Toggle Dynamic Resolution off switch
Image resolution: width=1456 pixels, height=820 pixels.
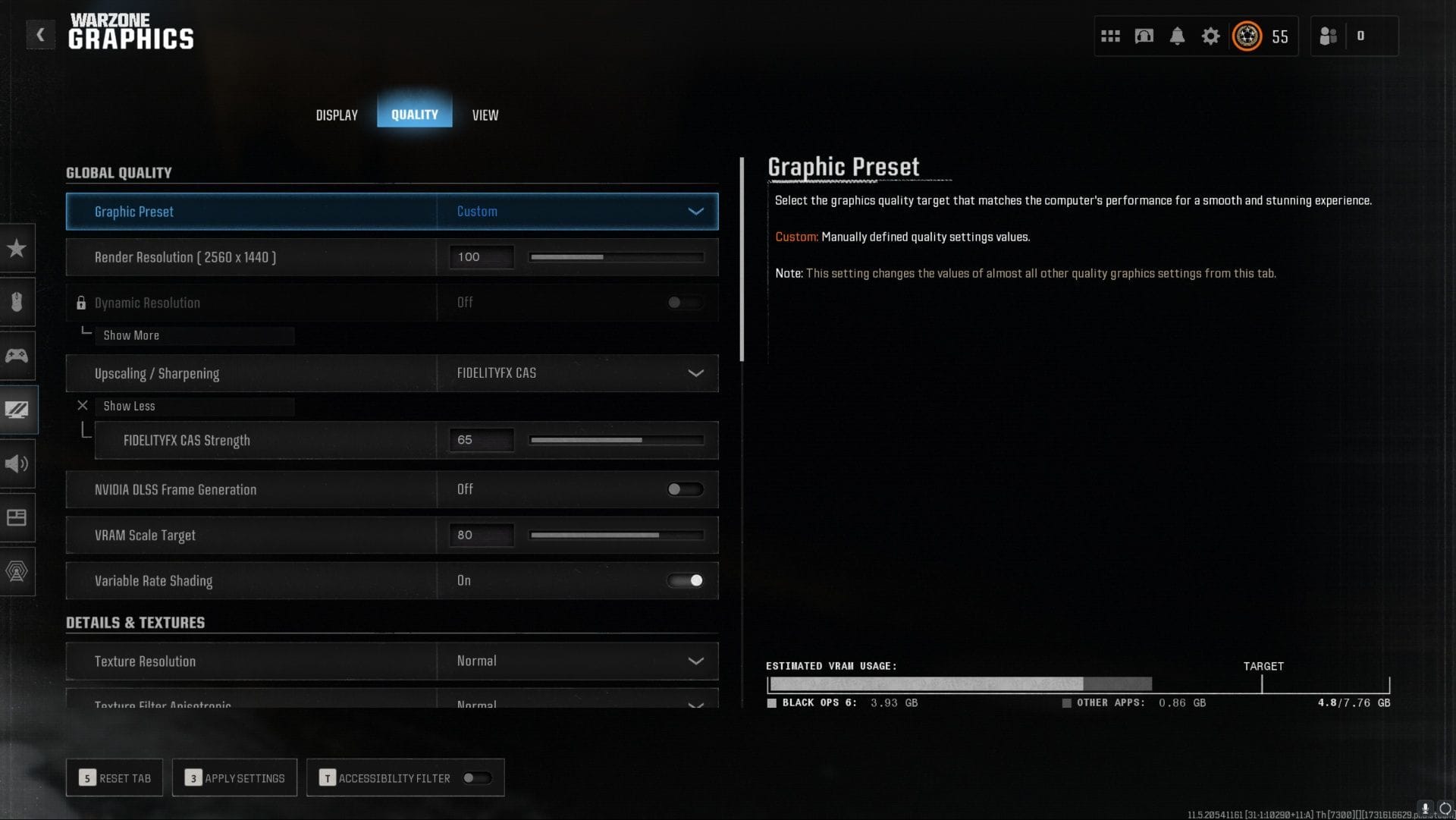[x=683, y=303]
